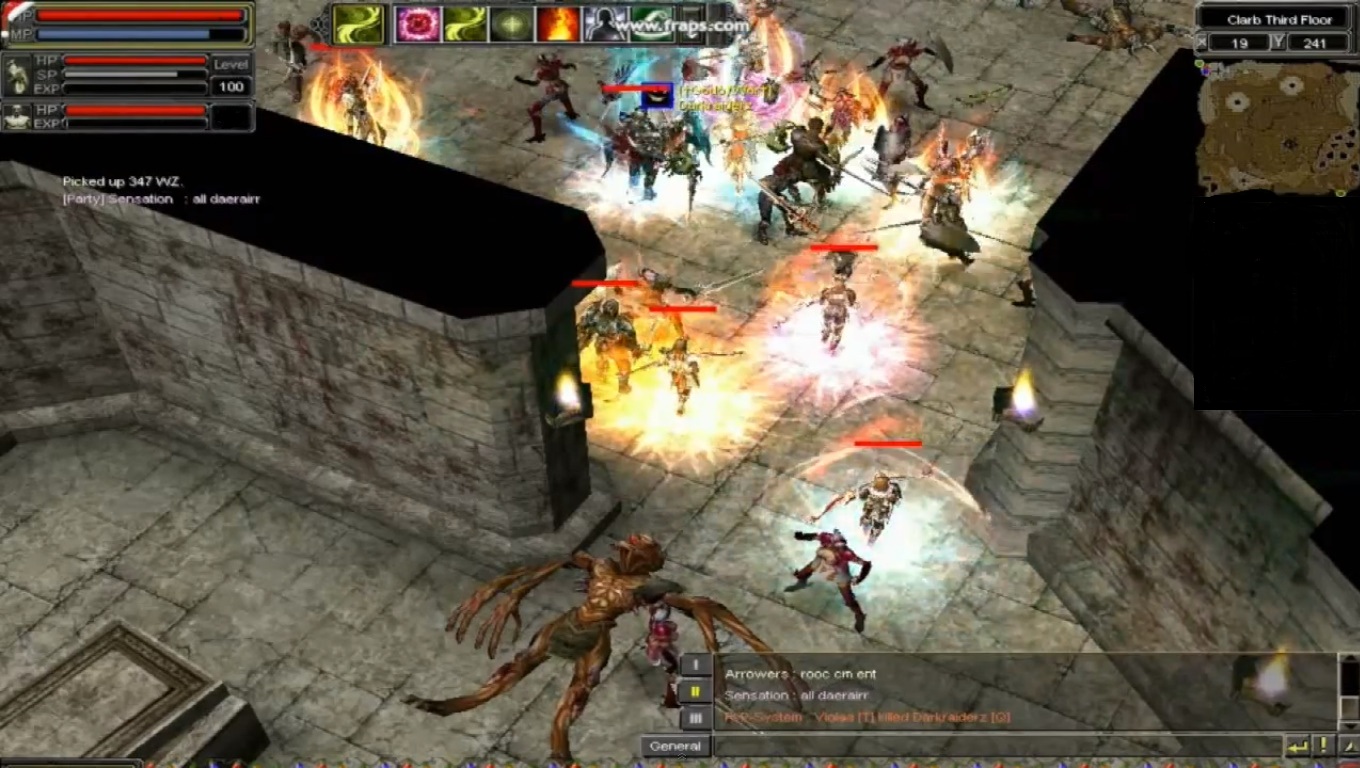Select the large green swirl selected-skill slot
This screenshot has width=1360, height=768.
(358, 24)
